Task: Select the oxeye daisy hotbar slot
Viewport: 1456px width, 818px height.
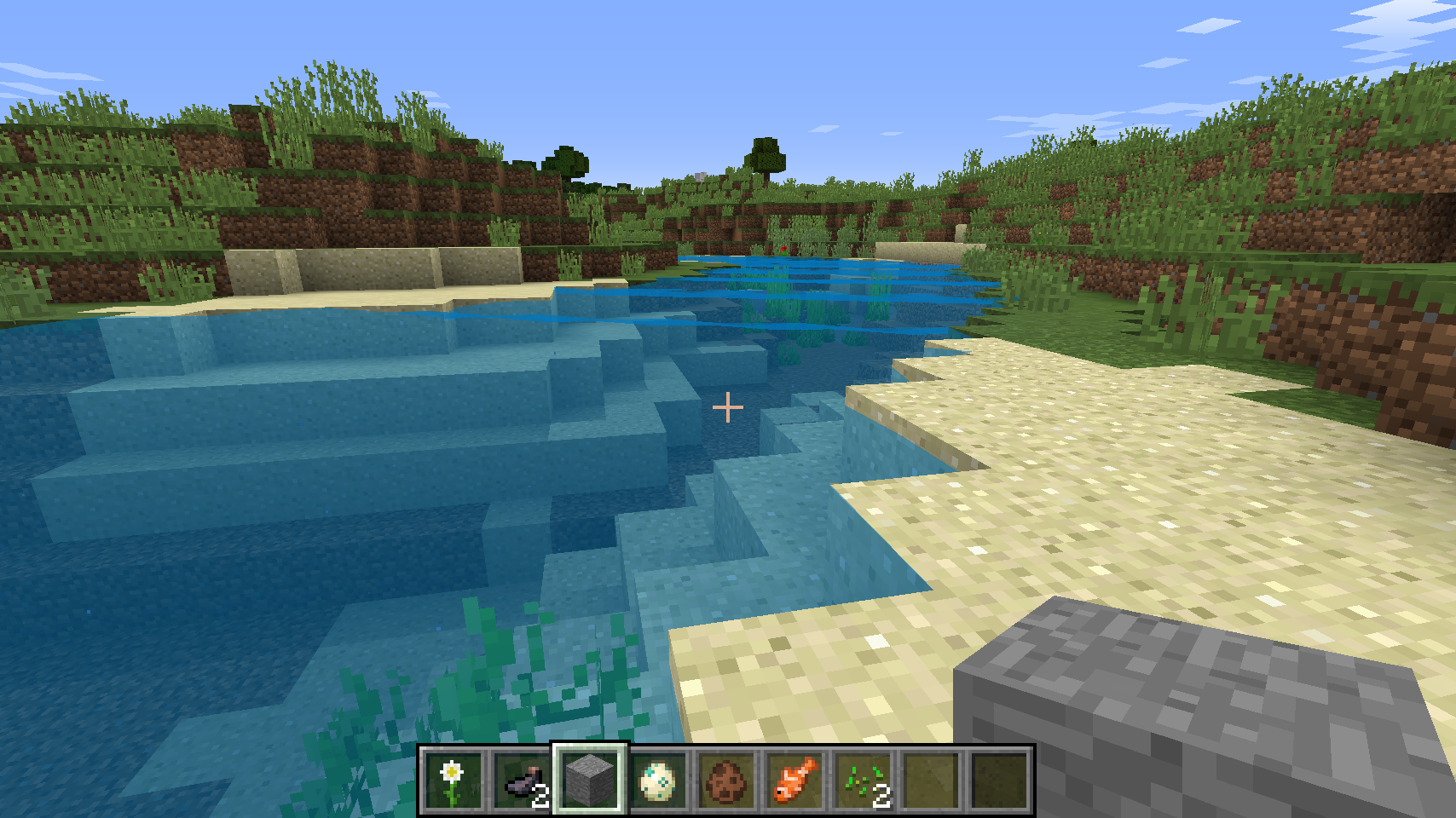Action: point(453,780)
